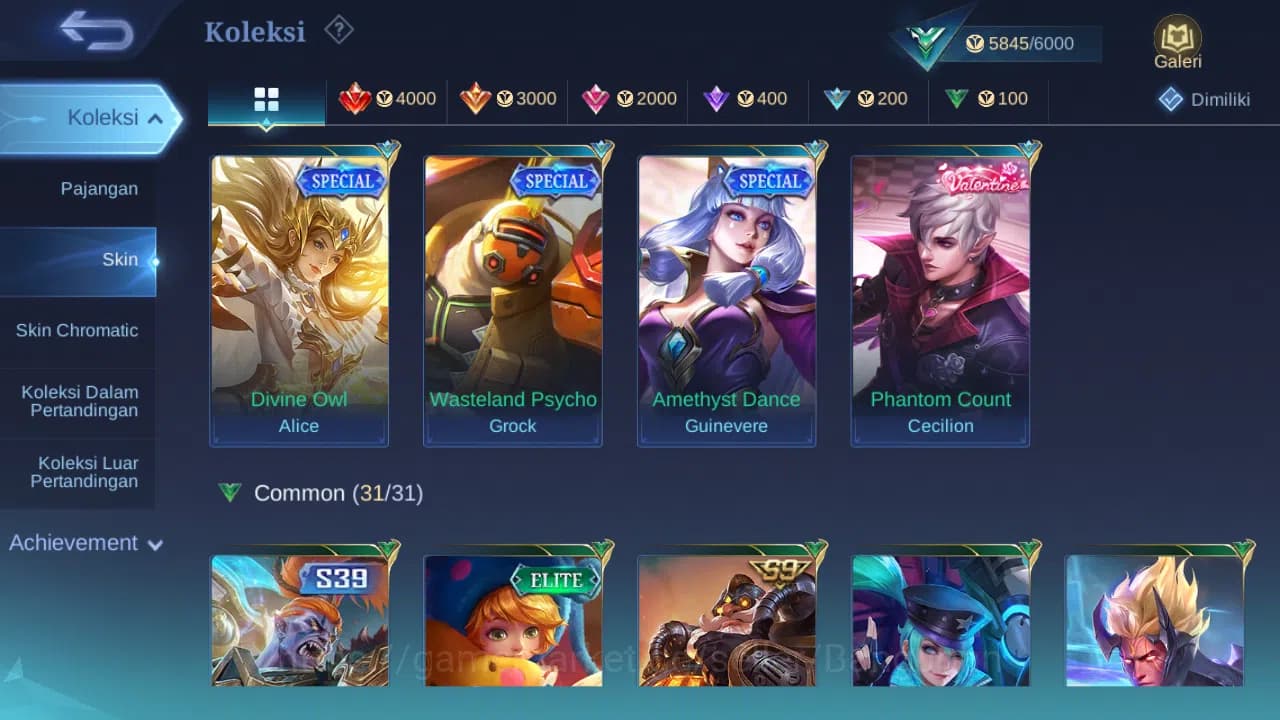The height and width of the screenshot is (720, 1280).
Task: Select the grid icon to show all skins
Action: (265, 99)
